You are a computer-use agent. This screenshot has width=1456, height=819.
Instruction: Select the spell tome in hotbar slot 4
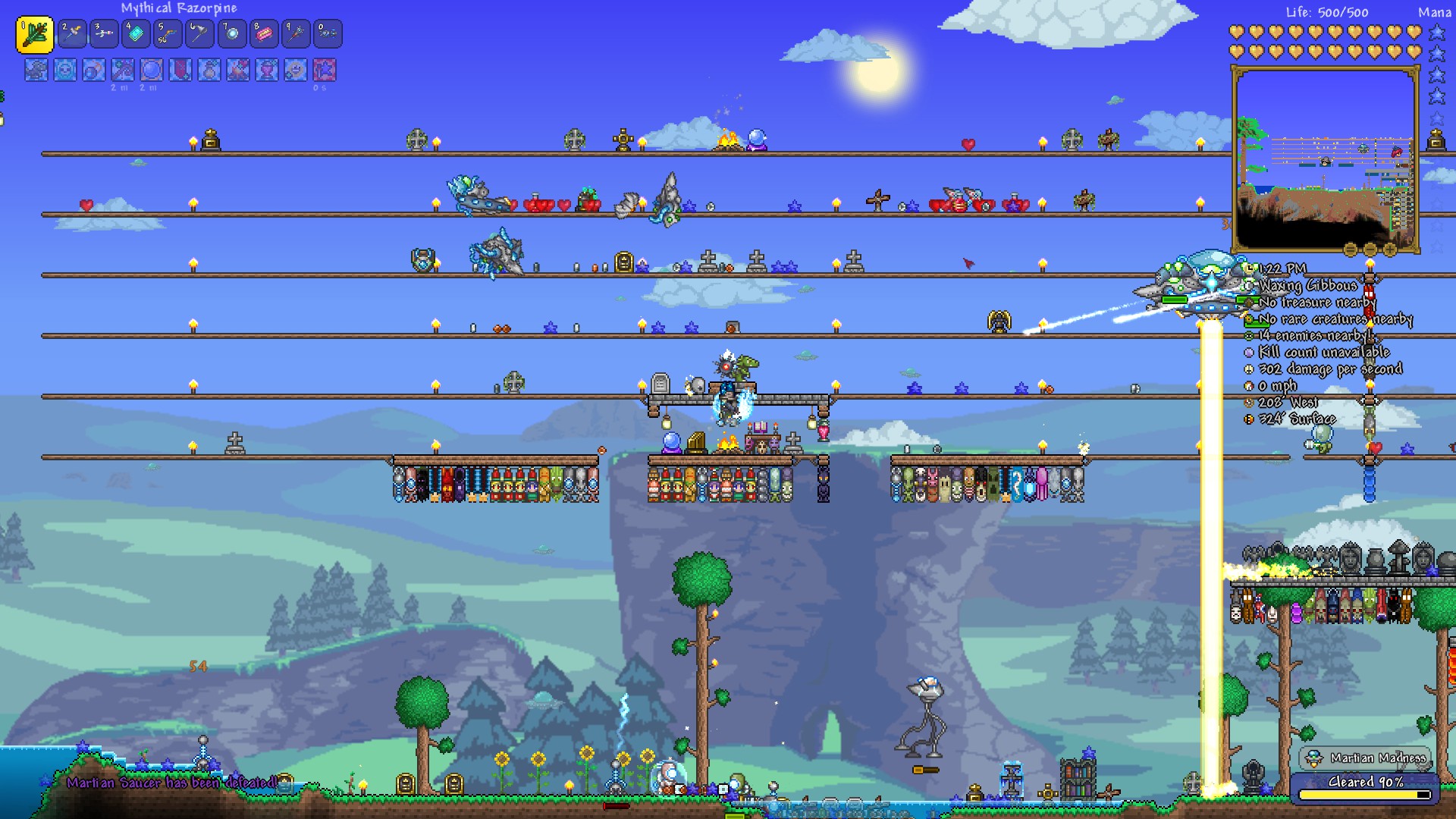point(136,33)
